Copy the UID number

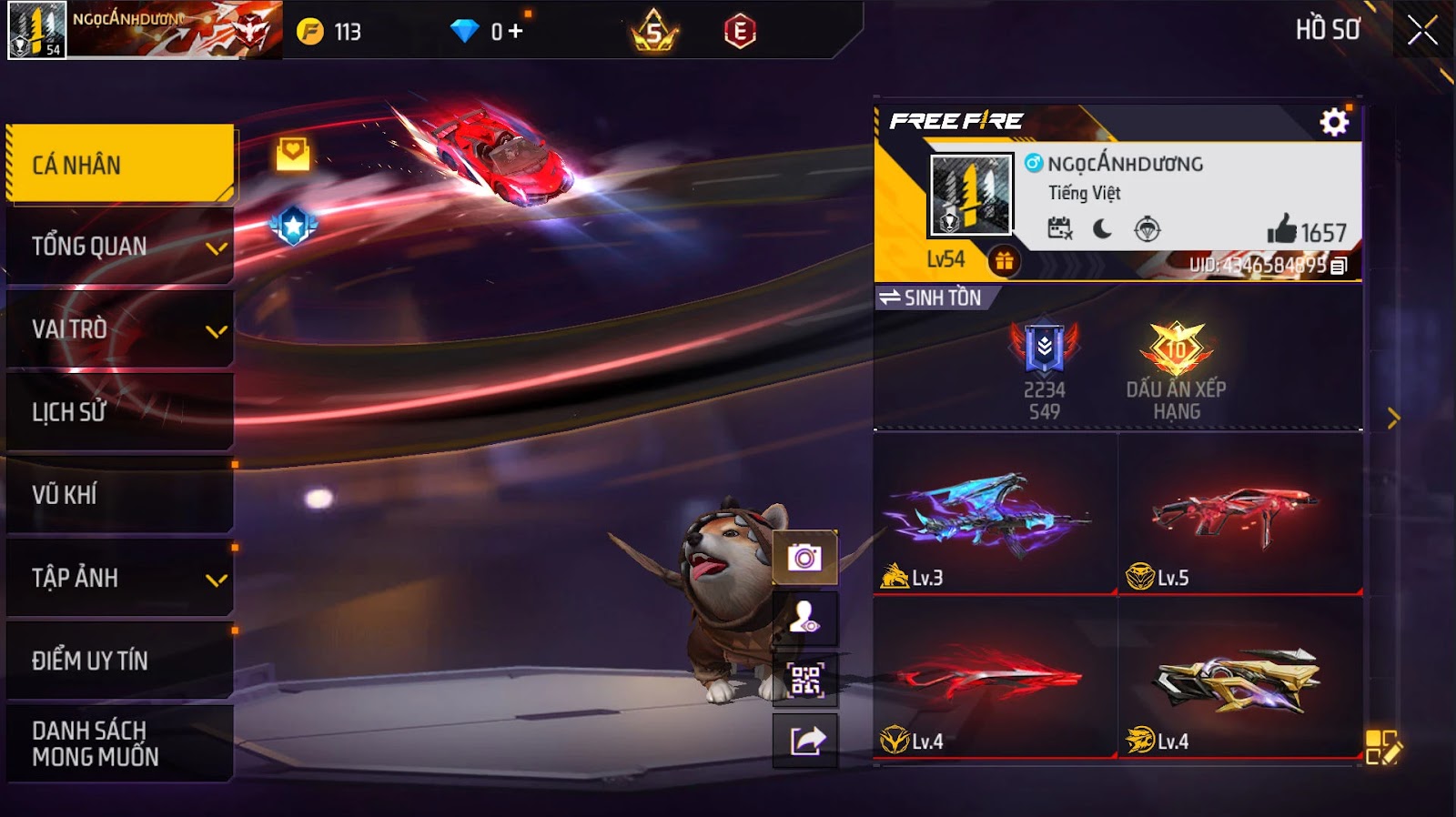[x=1339, y=266]
